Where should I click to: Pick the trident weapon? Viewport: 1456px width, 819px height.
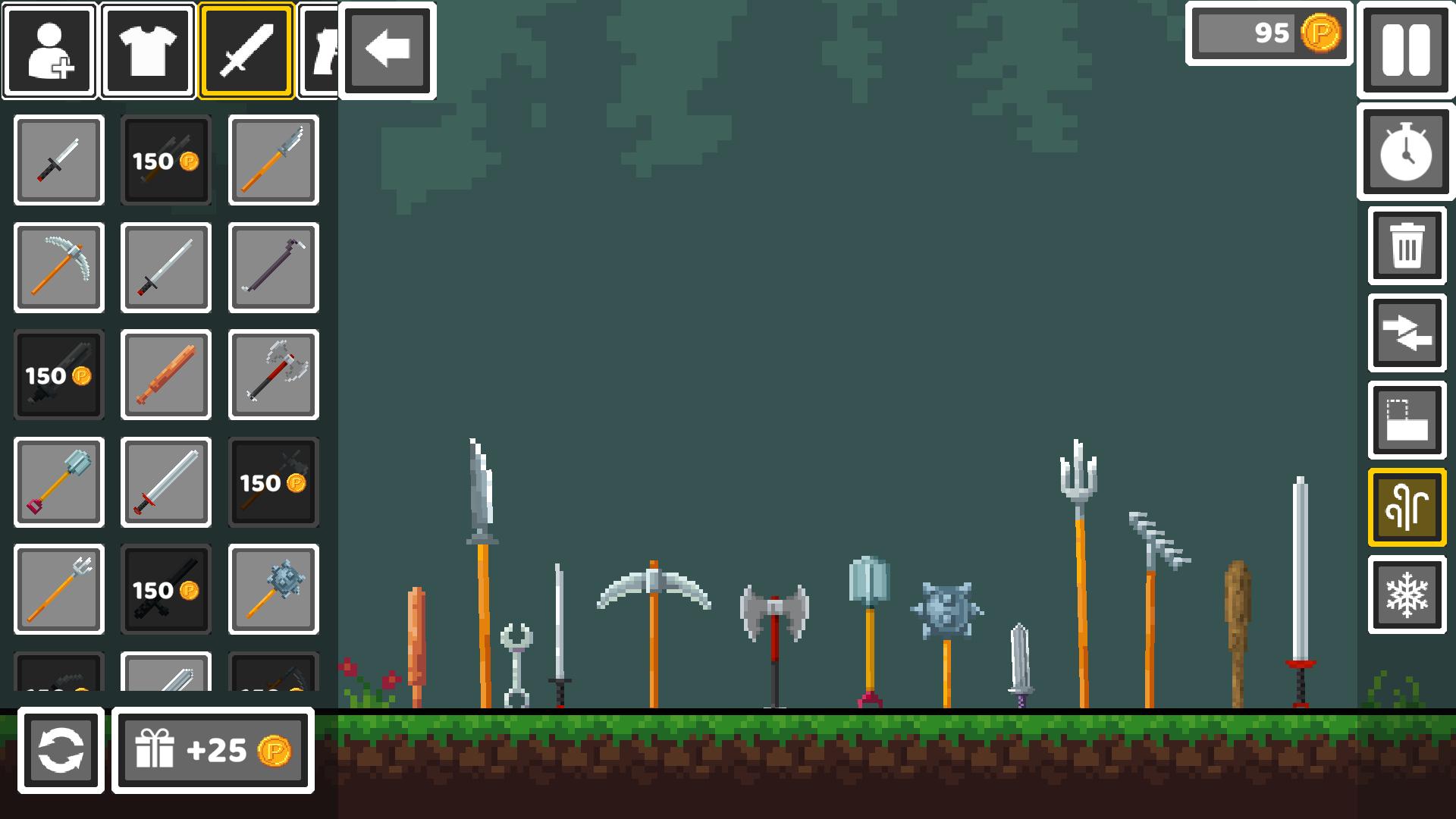click(58, 590)
